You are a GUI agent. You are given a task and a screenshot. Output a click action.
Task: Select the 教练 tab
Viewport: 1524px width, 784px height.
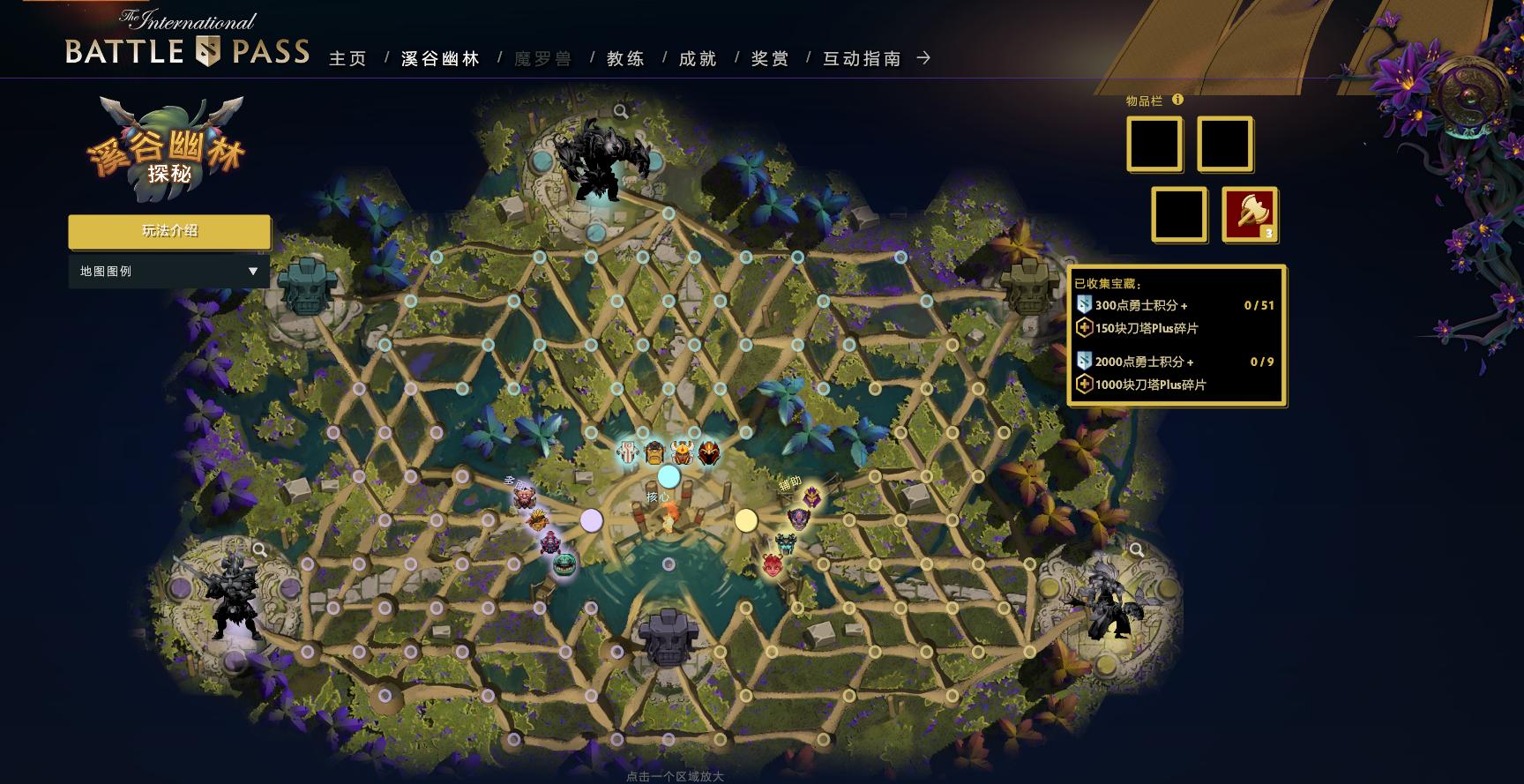tap(626, 59)
